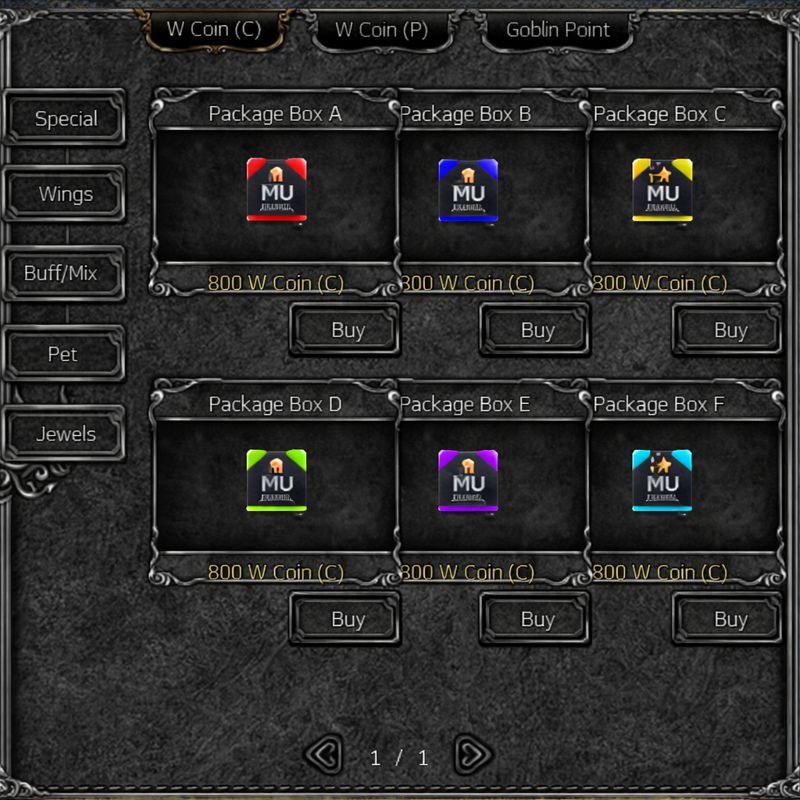Choose the Special shop category
This screenshot has height=800, width=800.
click(x=66, y=119)
